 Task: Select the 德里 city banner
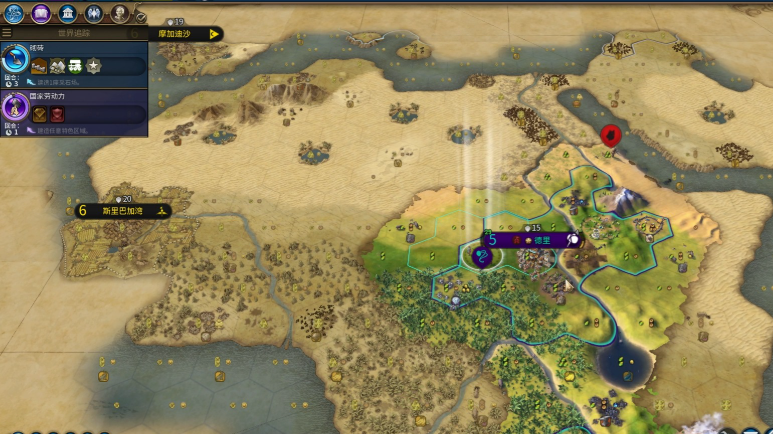(x=533, y=240)
